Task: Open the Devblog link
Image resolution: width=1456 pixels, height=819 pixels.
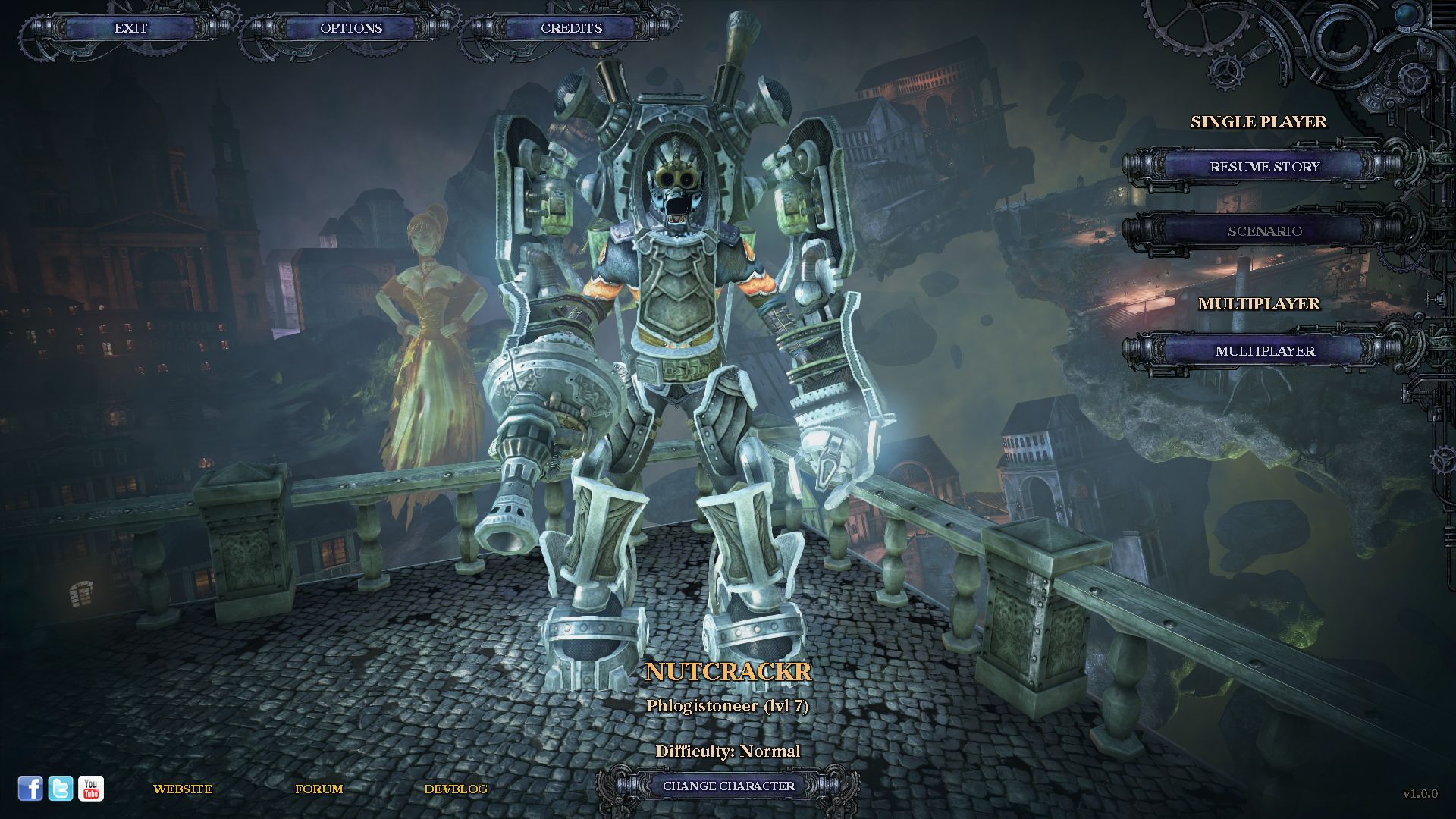Action: 456,789
